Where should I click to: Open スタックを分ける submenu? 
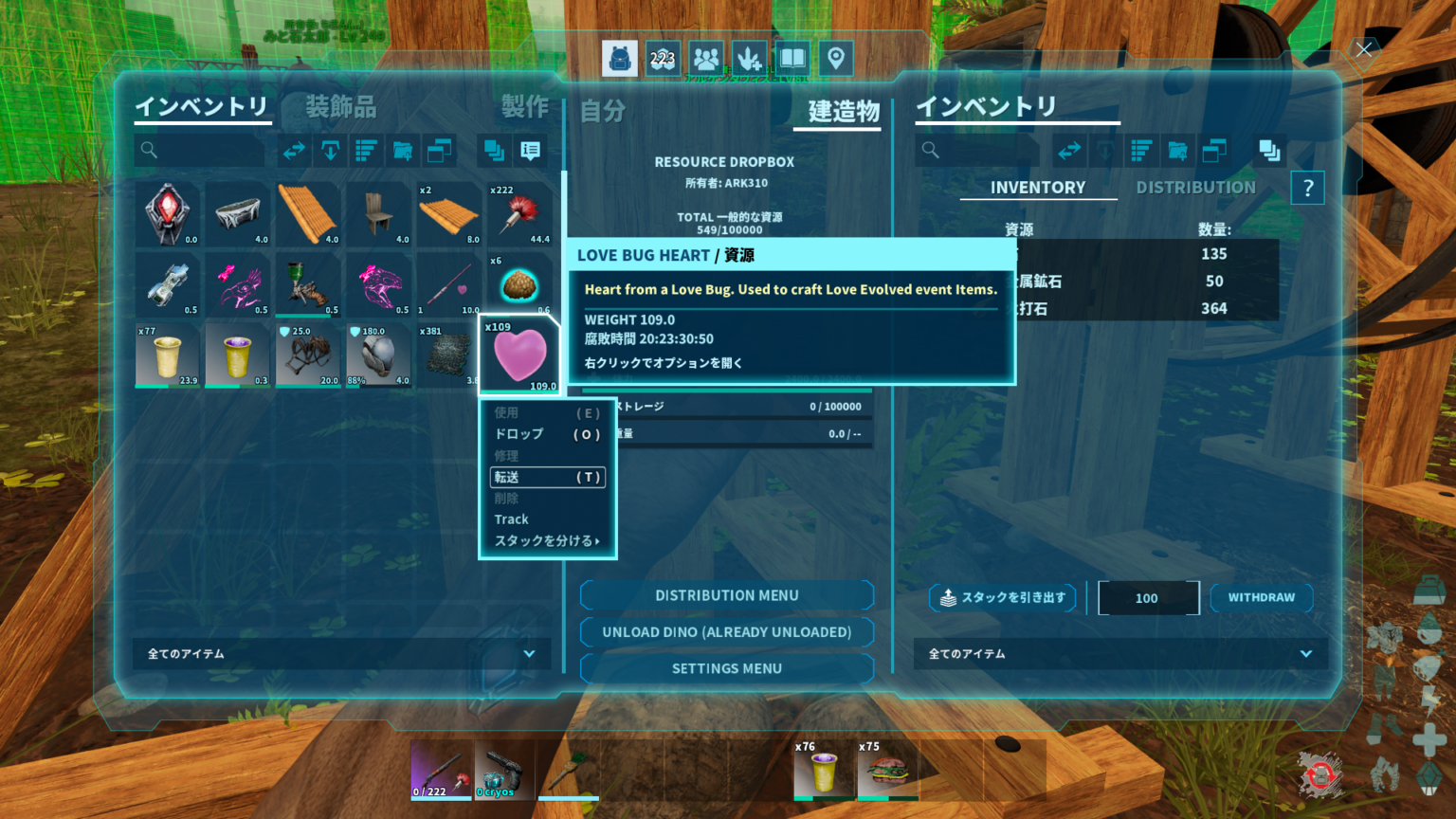pos(547,540)
